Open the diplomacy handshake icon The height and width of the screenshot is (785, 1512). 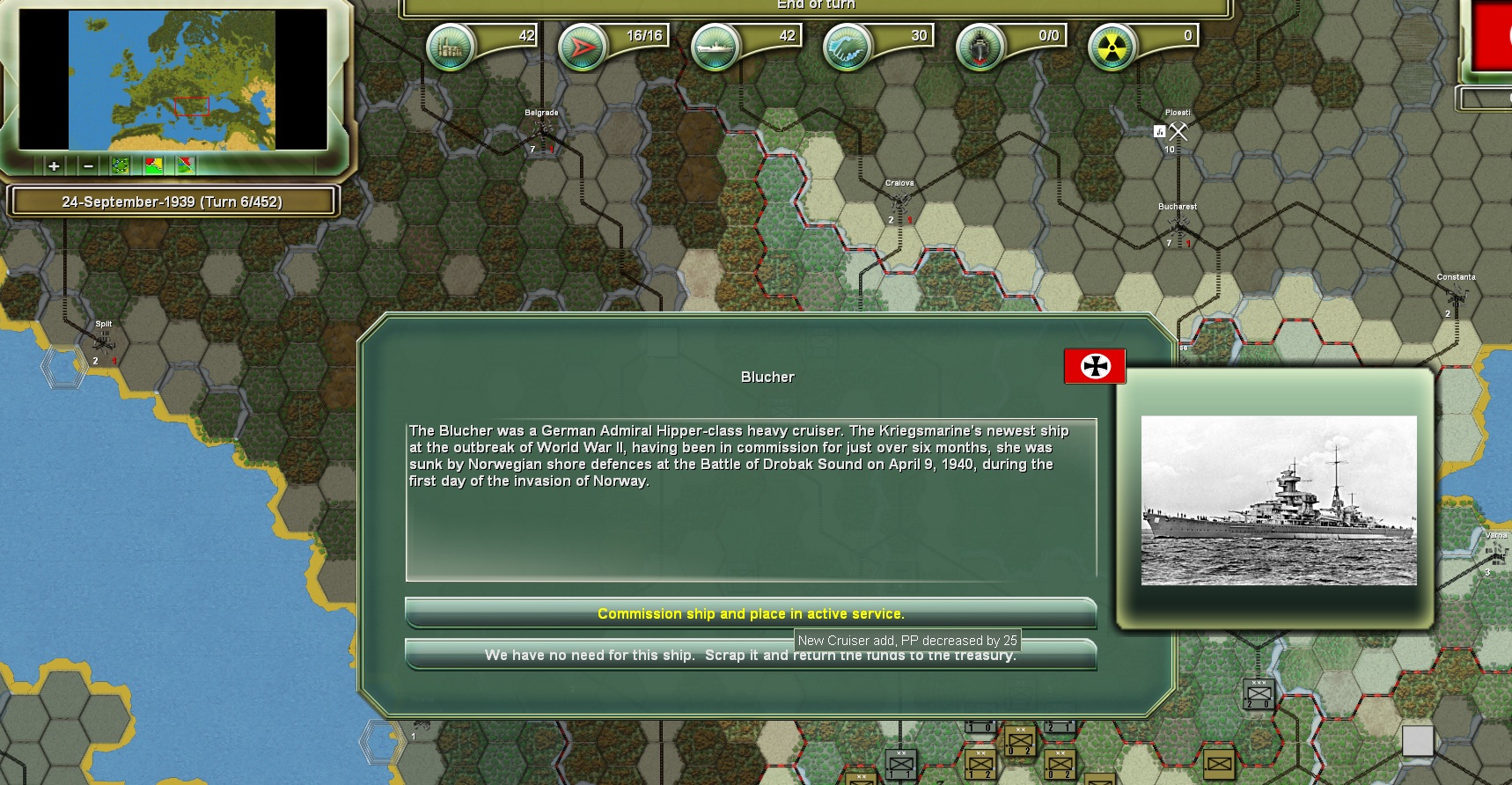coord(848,48)
